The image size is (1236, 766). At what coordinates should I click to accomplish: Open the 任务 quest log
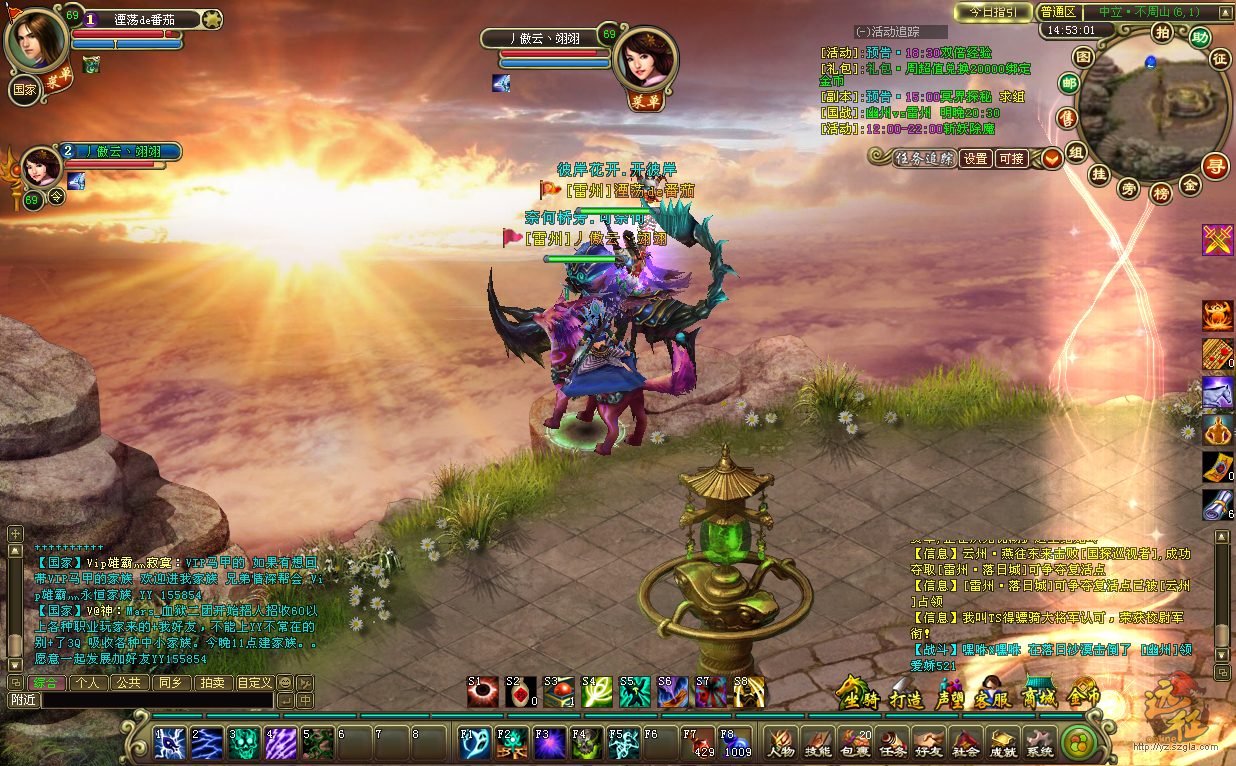pyautogui.click(x=893, y=743)
